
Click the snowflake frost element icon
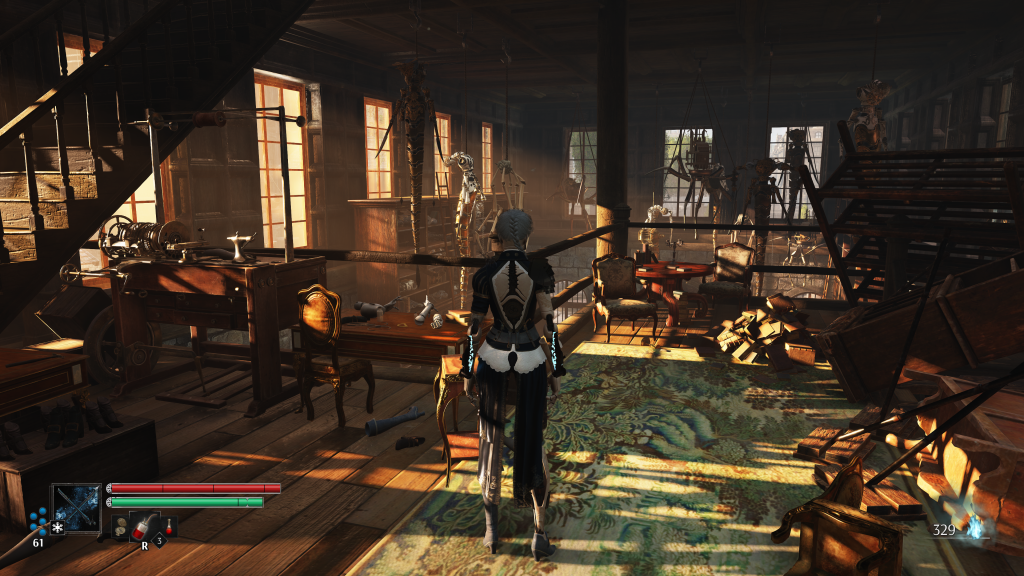pyautogui.click(x=58, y=527)
